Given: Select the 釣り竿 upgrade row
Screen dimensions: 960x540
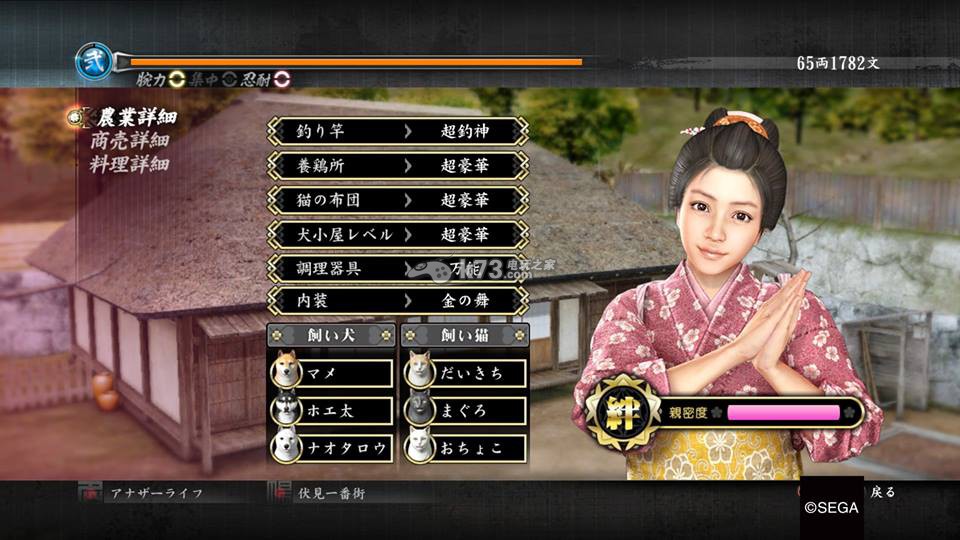Looking at the screenshot, I should click(397, 131).
